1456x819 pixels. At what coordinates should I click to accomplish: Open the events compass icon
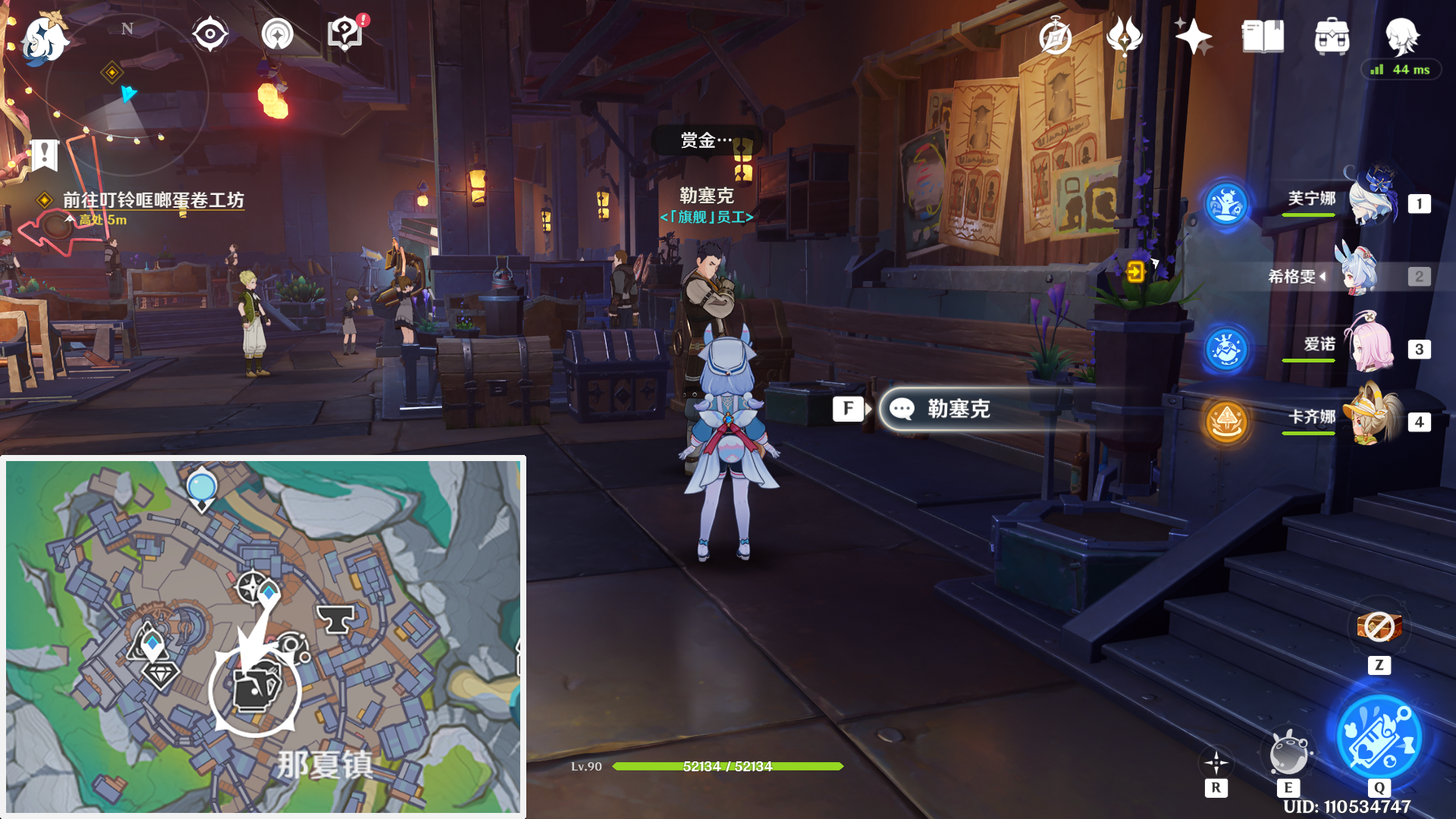(1055, 36)
